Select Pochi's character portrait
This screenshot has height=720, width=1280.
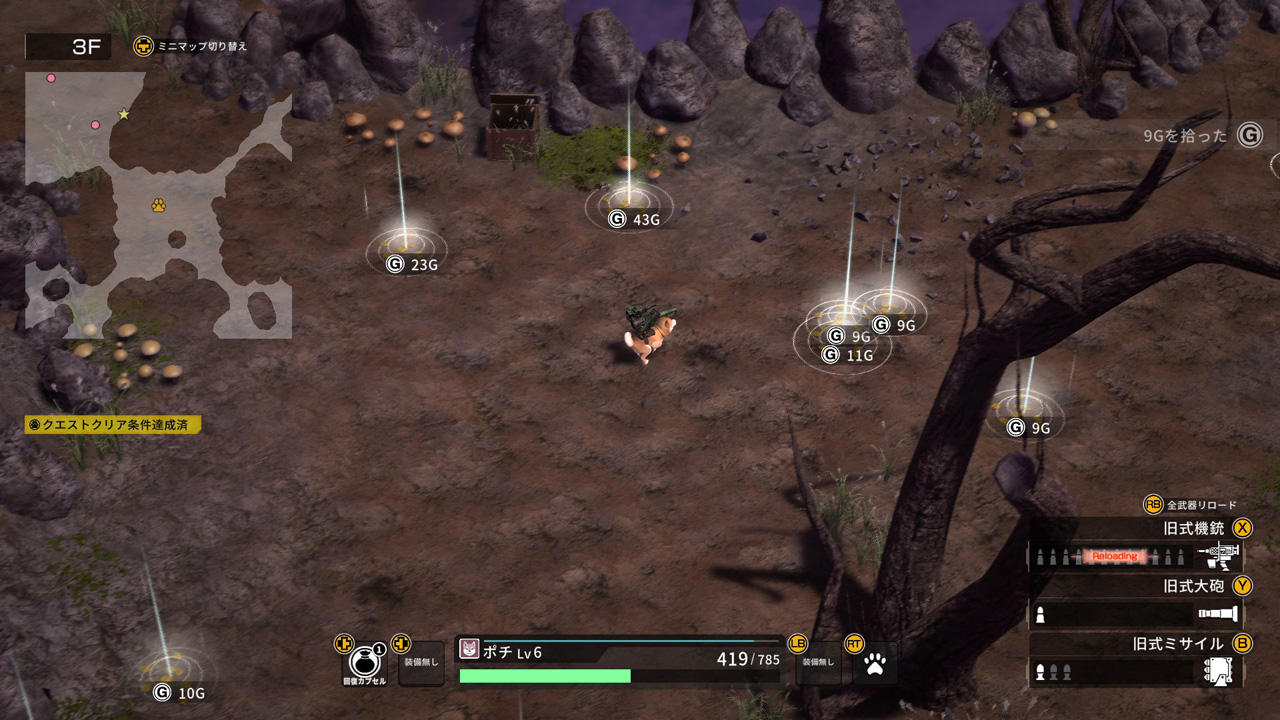(x=469, y=649)
